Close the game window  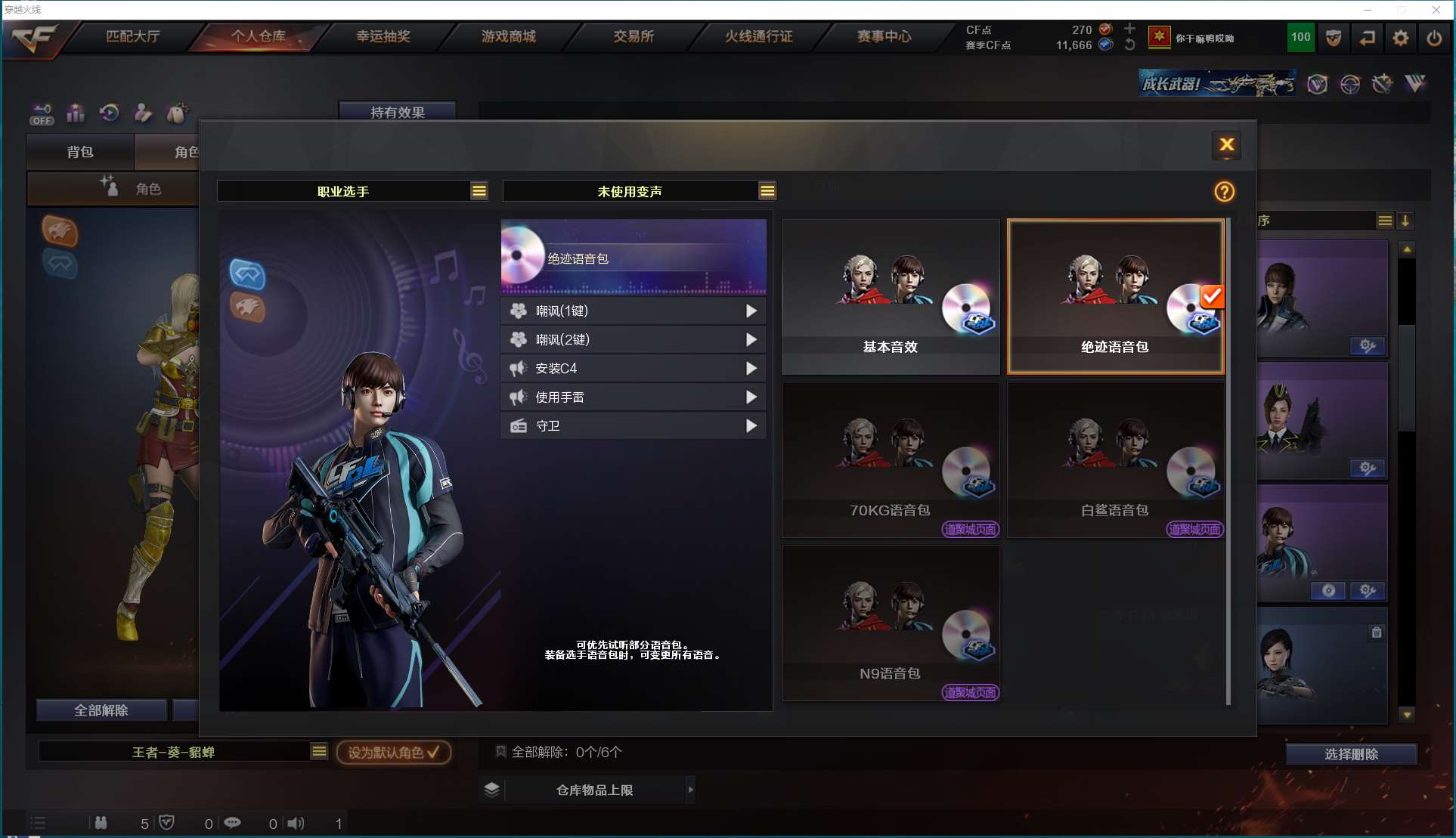[x=1436, y=10]
